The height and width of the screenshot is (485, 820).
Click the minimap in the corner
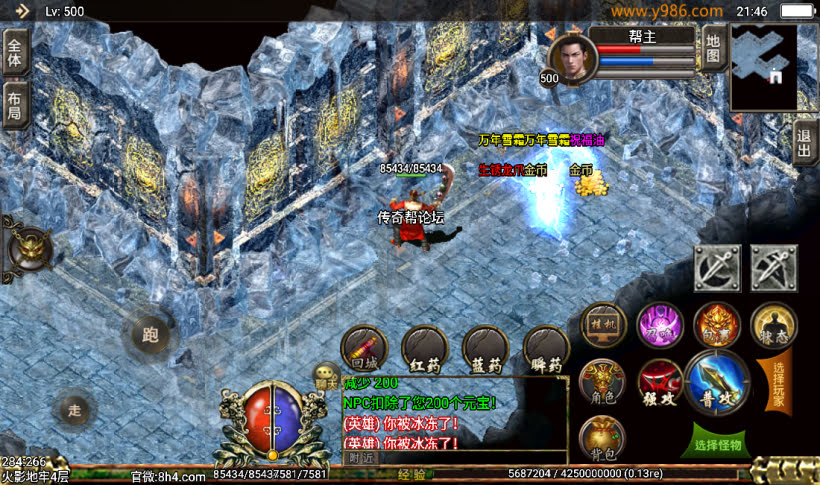pos(763,66)
